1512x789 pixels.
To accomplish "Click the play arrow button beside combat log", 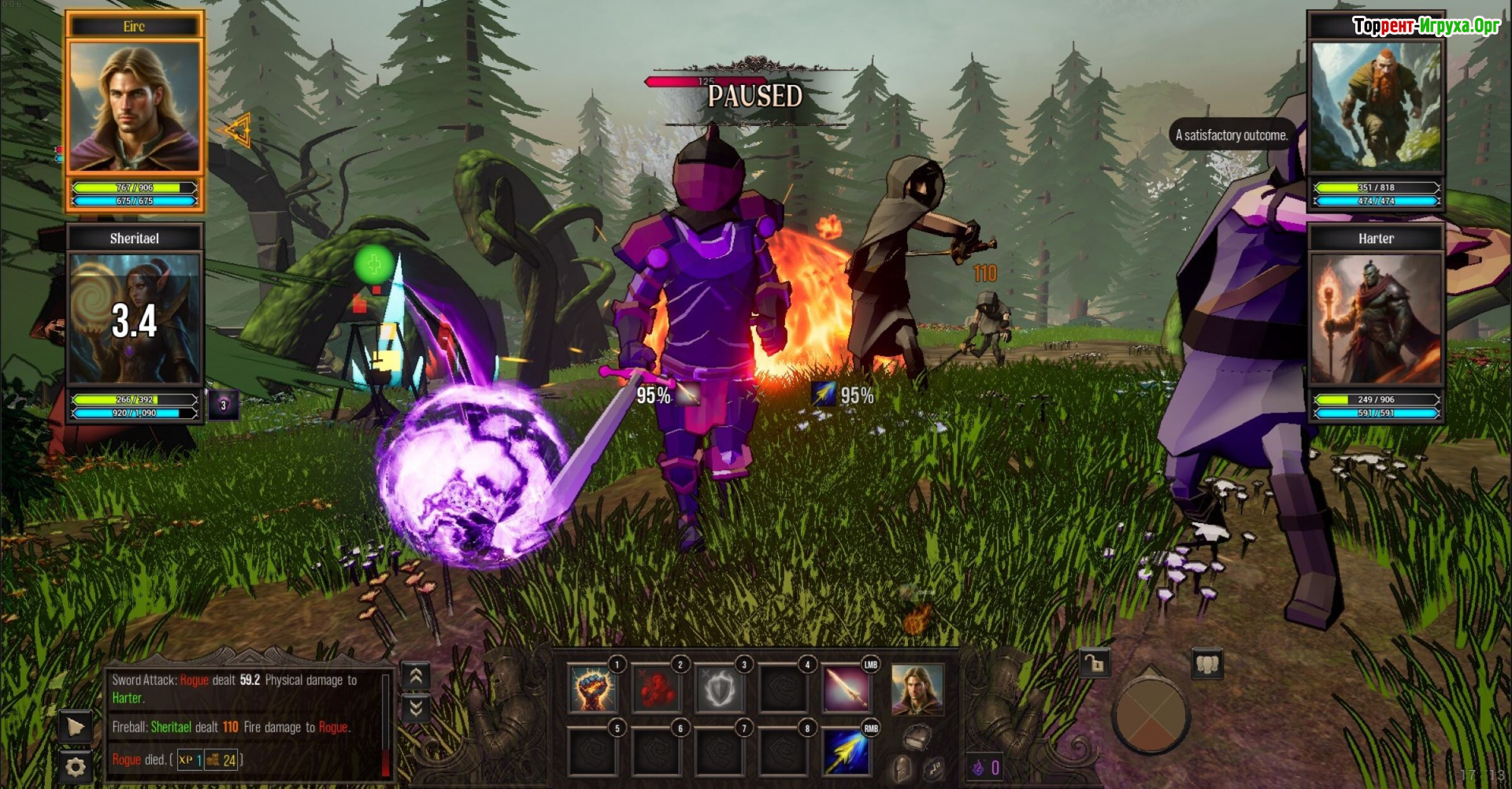I will [76, 727].
